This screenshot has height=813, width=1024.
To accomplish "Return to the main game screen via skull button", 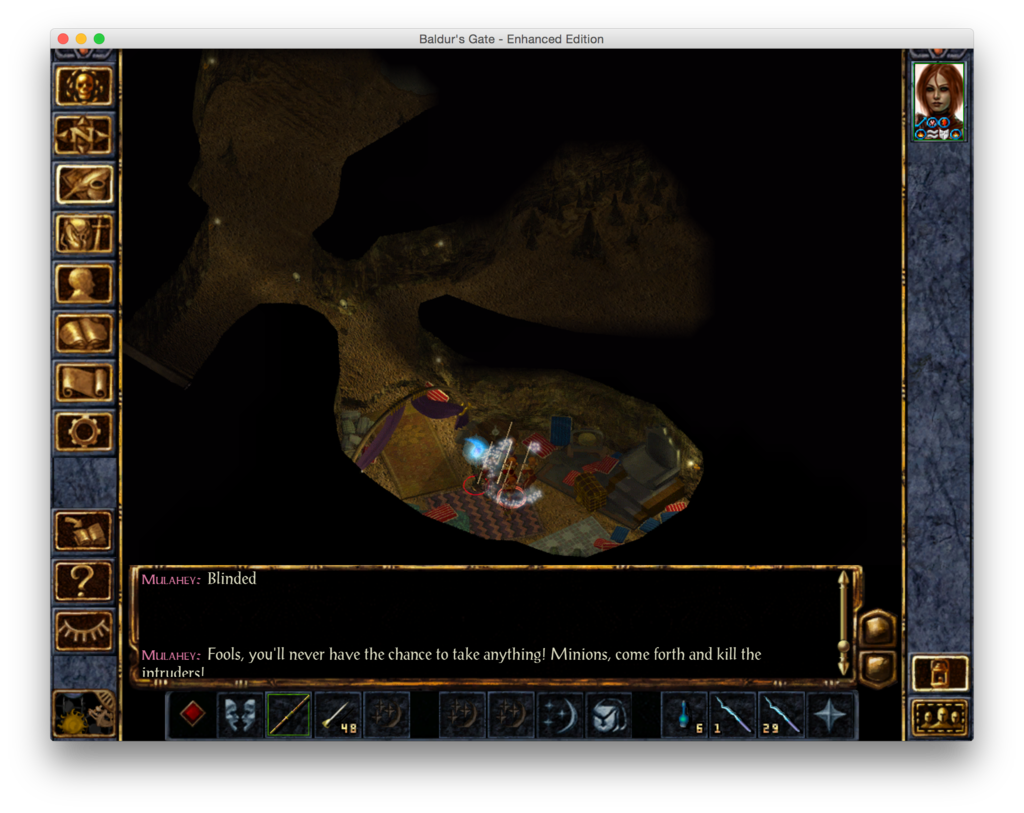I will (84, 86).
